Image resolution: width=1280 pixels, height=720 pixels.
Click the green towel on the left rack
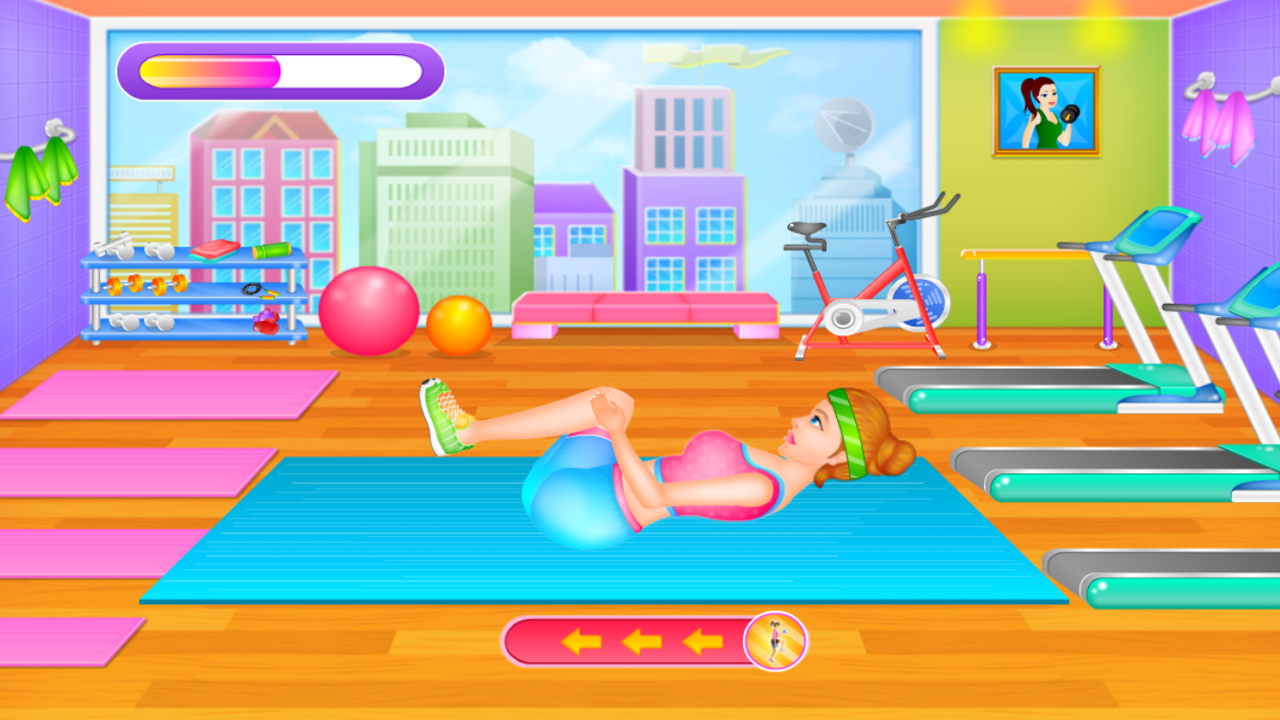coord(40,170)
